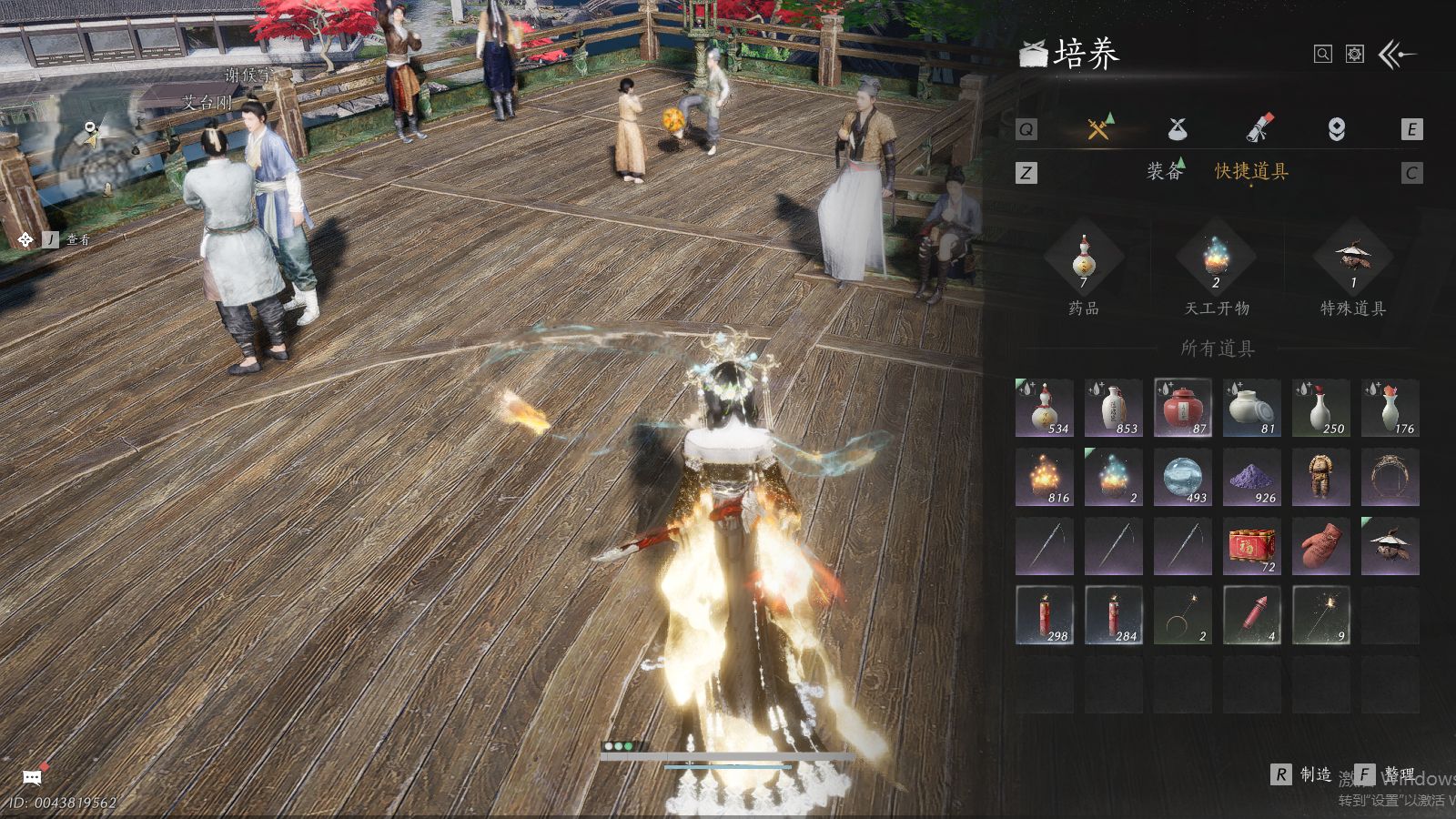Select the red mitten glove item
The image size is (1456, 819).
pos(1320,546)
